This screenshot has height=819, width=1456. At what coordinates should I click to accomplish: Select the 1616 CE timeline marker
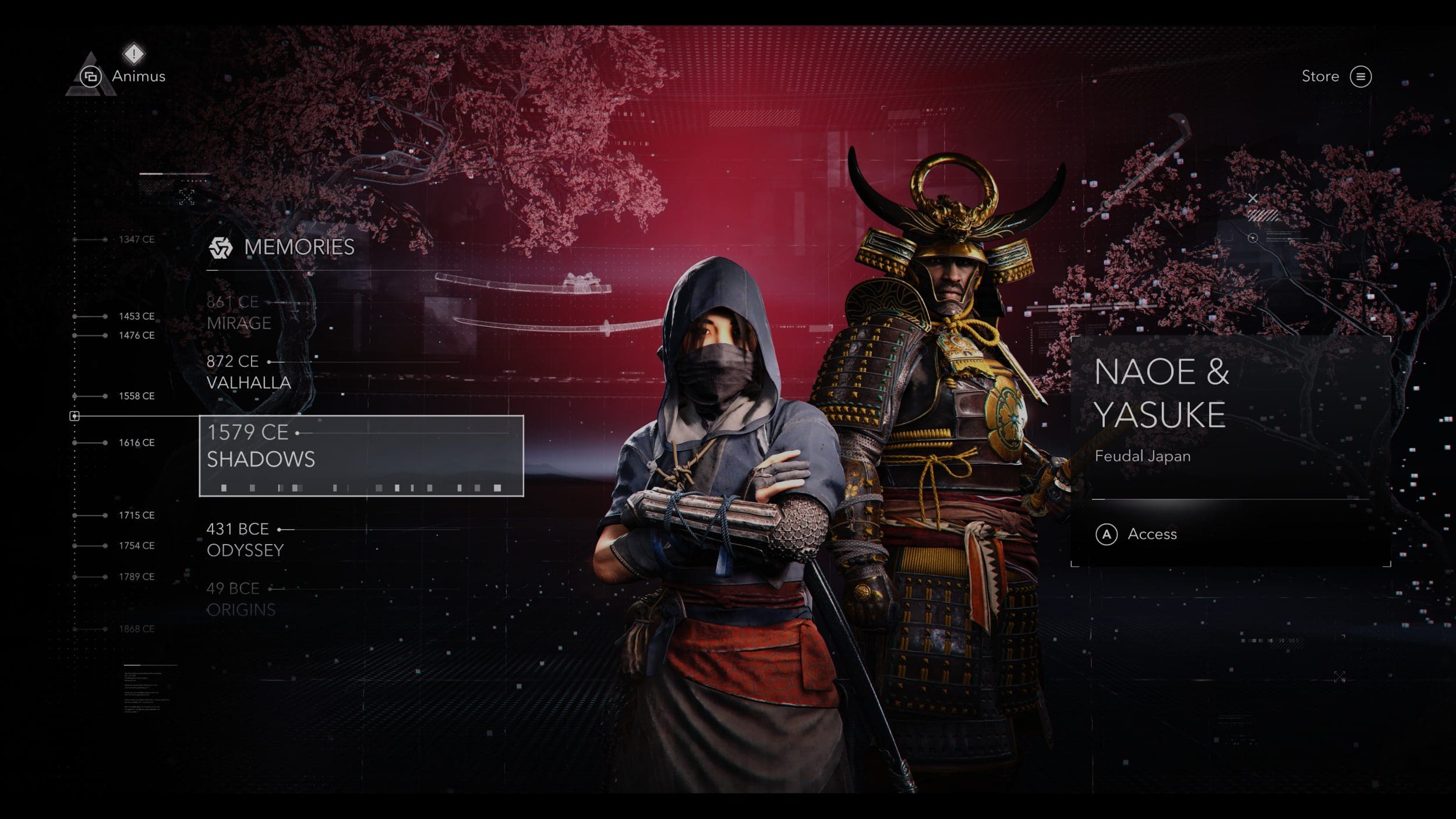click(136, 443)
